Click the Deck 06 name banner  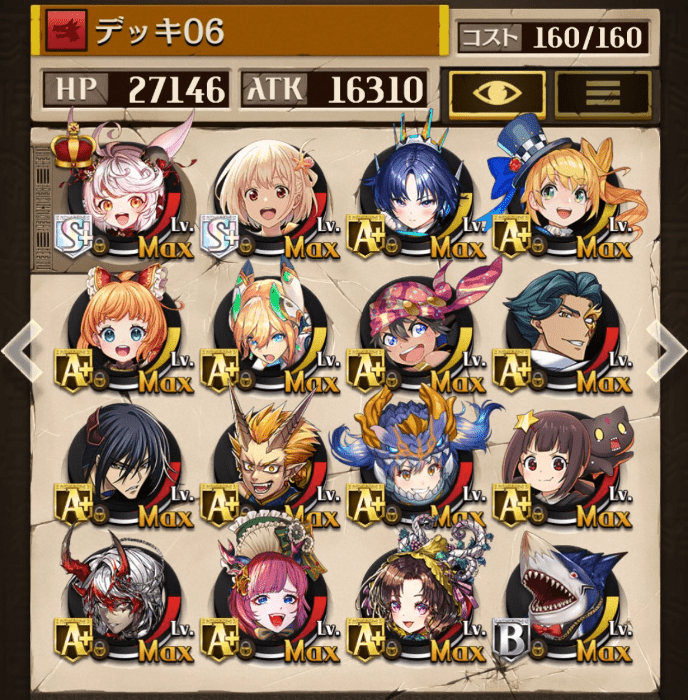pos(240,31)
